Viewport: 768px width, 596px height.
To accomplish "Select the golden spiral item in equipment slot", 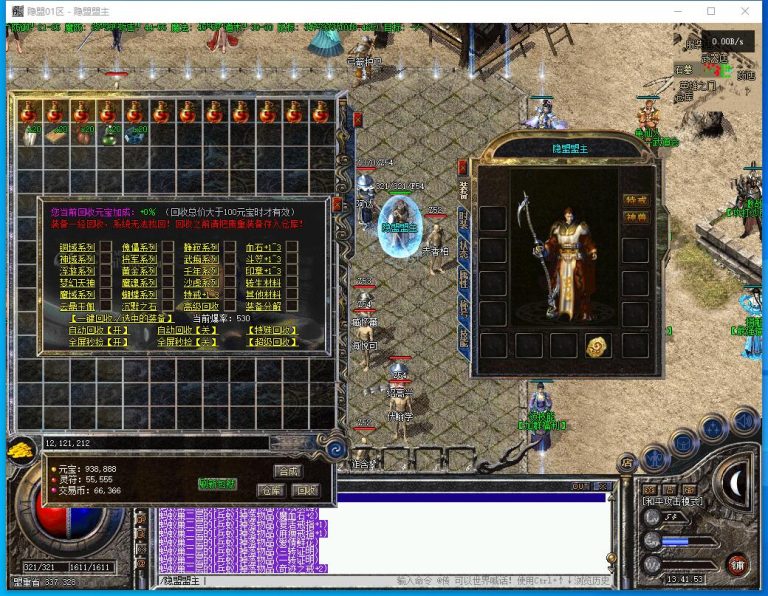I will (595, 346).
